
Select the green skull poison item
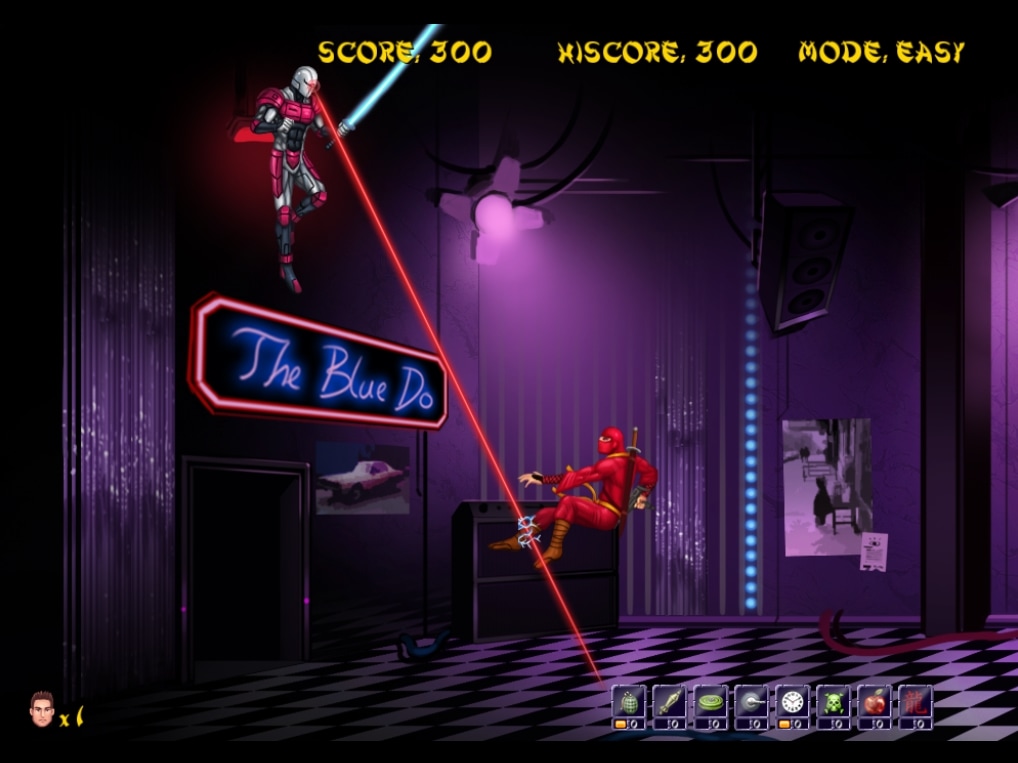(x=833, y=702)
